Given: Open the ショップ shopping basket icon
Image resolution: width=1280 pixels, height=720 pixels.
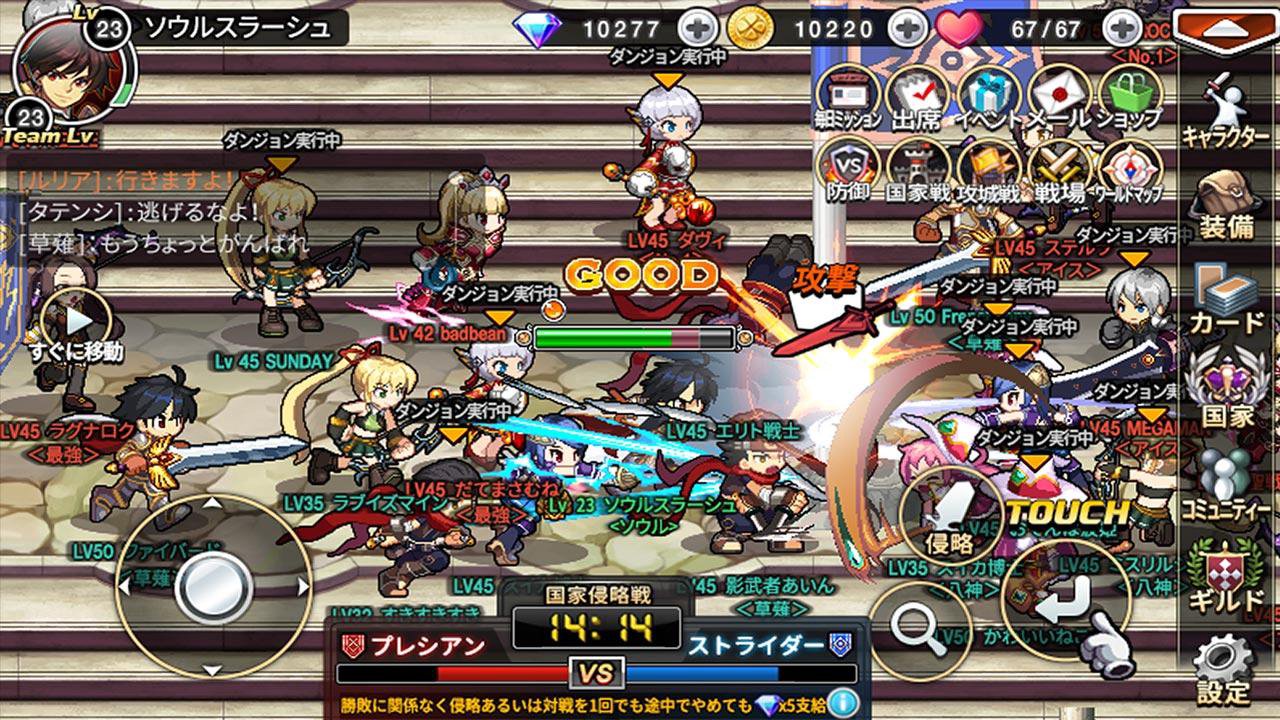Looking at the screenshot, I should (x=1129, y=94).
